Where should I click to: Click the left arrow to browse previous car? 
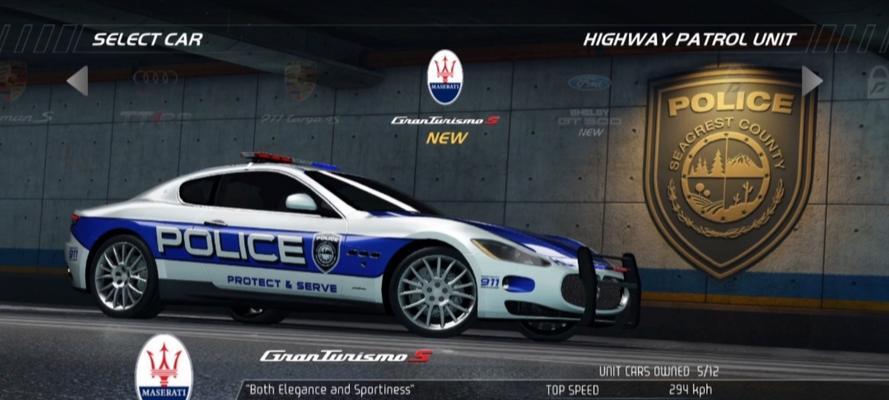click(x=78, y=80)
